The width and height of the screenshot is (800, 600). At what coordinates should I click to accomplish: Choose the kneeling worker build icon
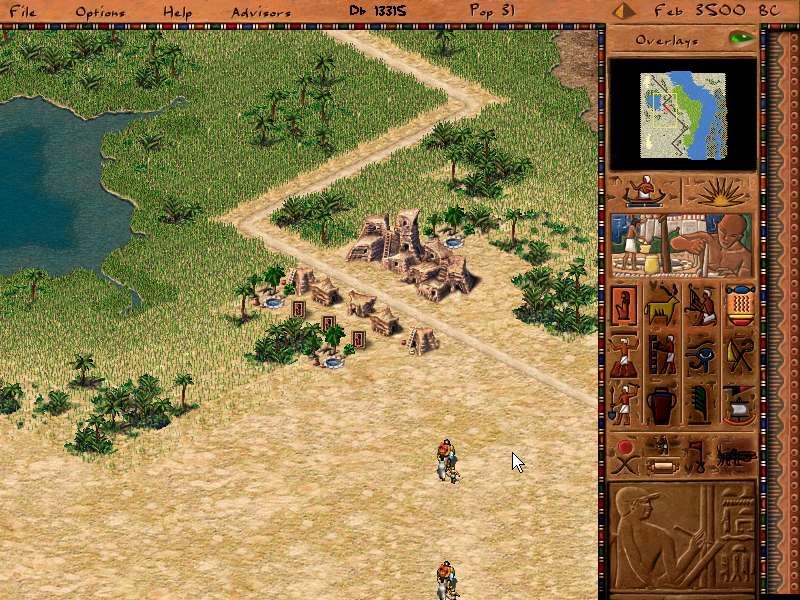point(701,305)
